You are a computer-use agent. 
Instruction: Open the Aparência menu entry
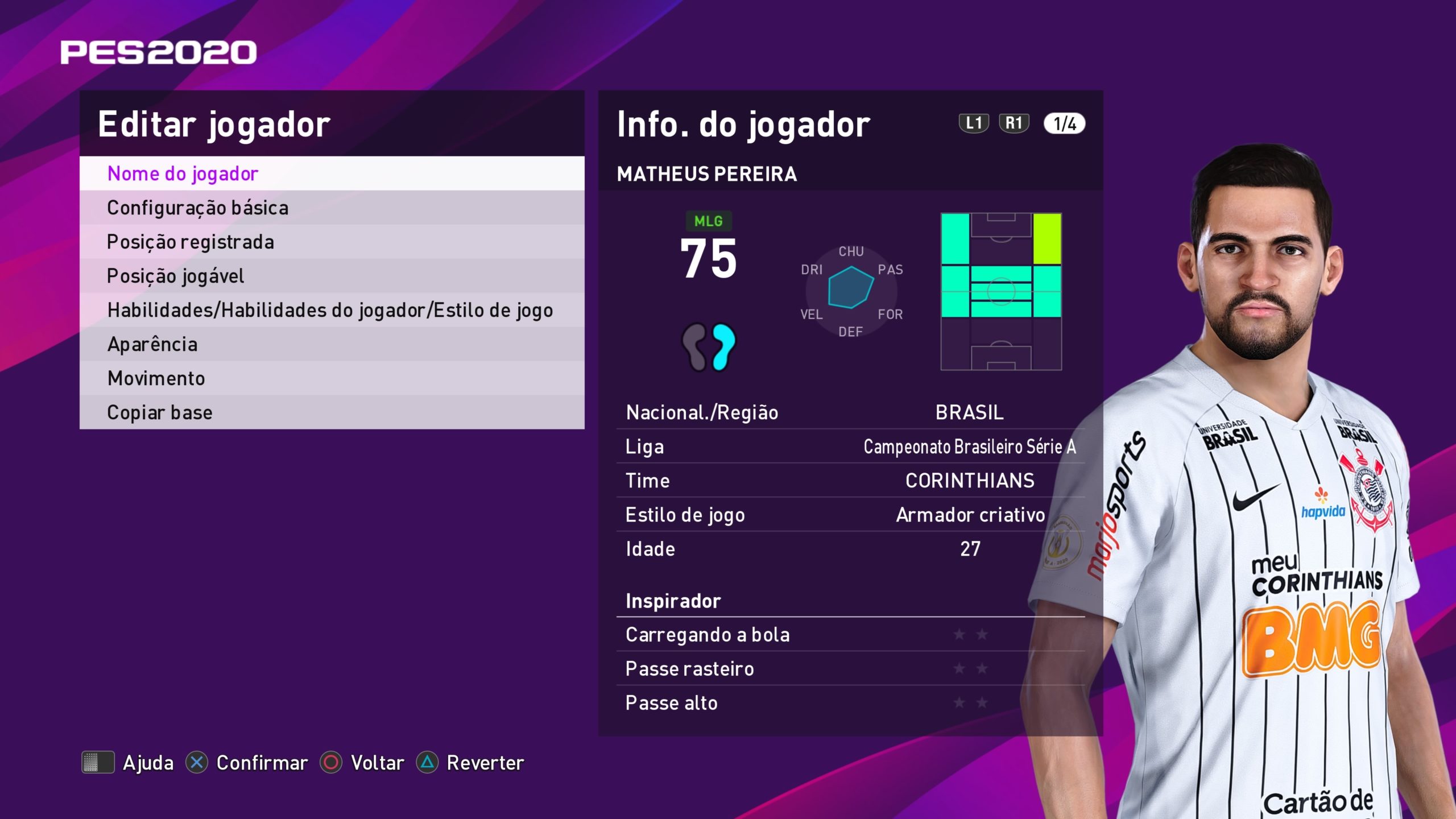click(x=331, y=344)
